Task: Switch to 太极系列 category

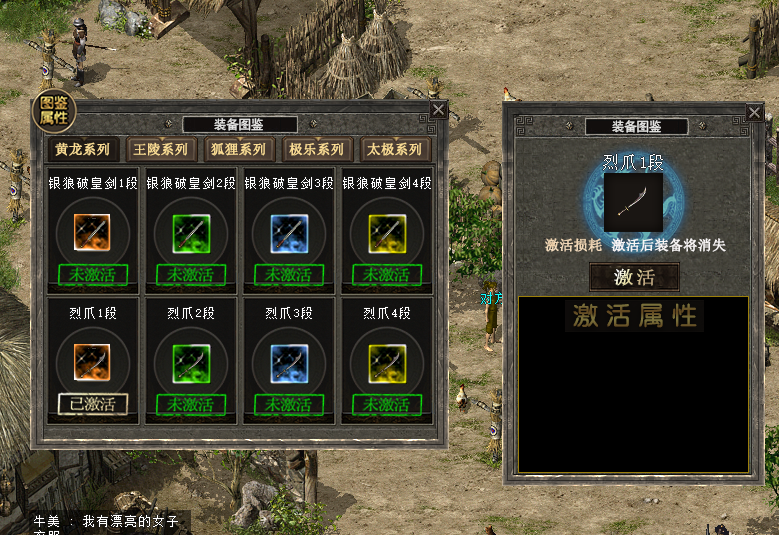Action: 395,150
